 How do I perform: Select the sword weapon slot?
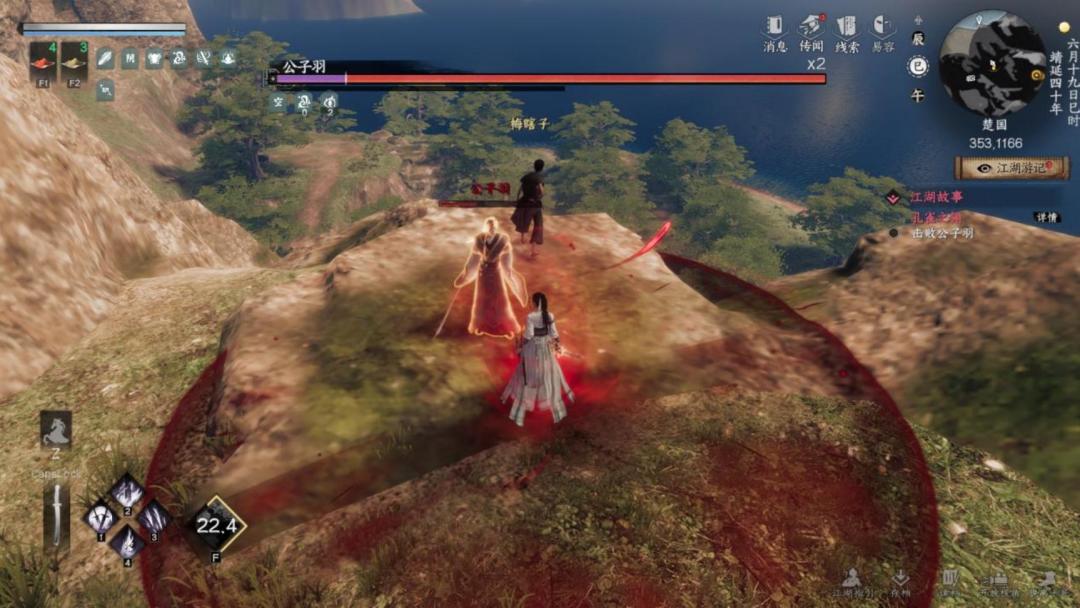click(57, 515)
